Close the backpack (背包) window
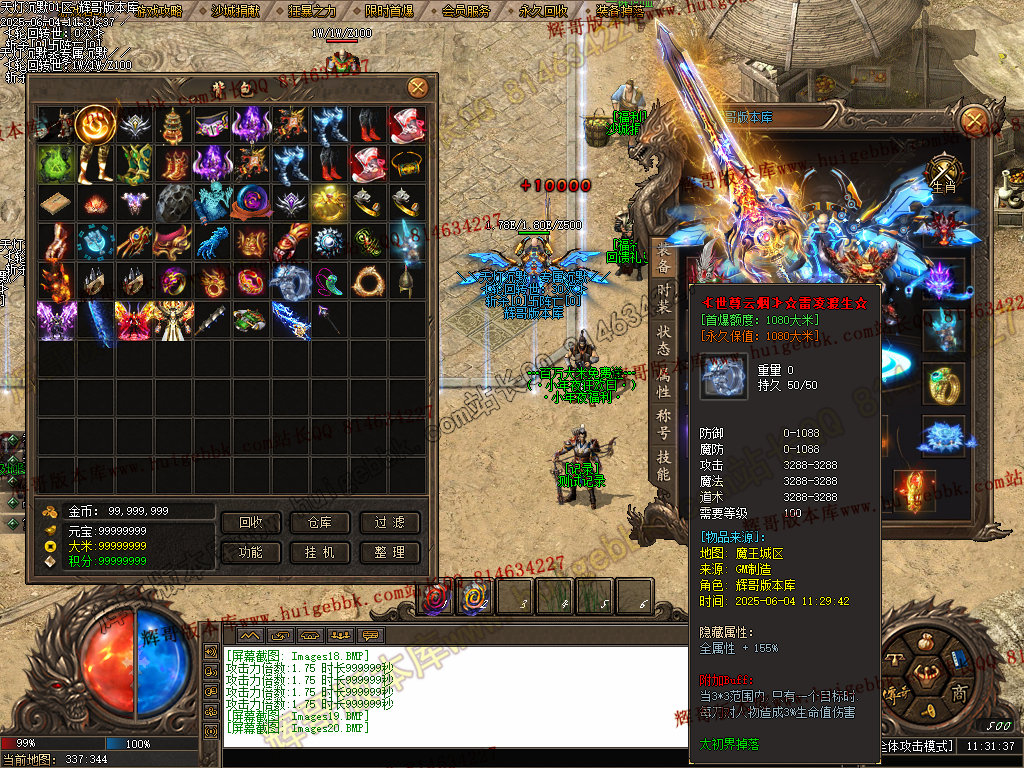The height and width of the screenshot is (768, 1024). (417, 88)
